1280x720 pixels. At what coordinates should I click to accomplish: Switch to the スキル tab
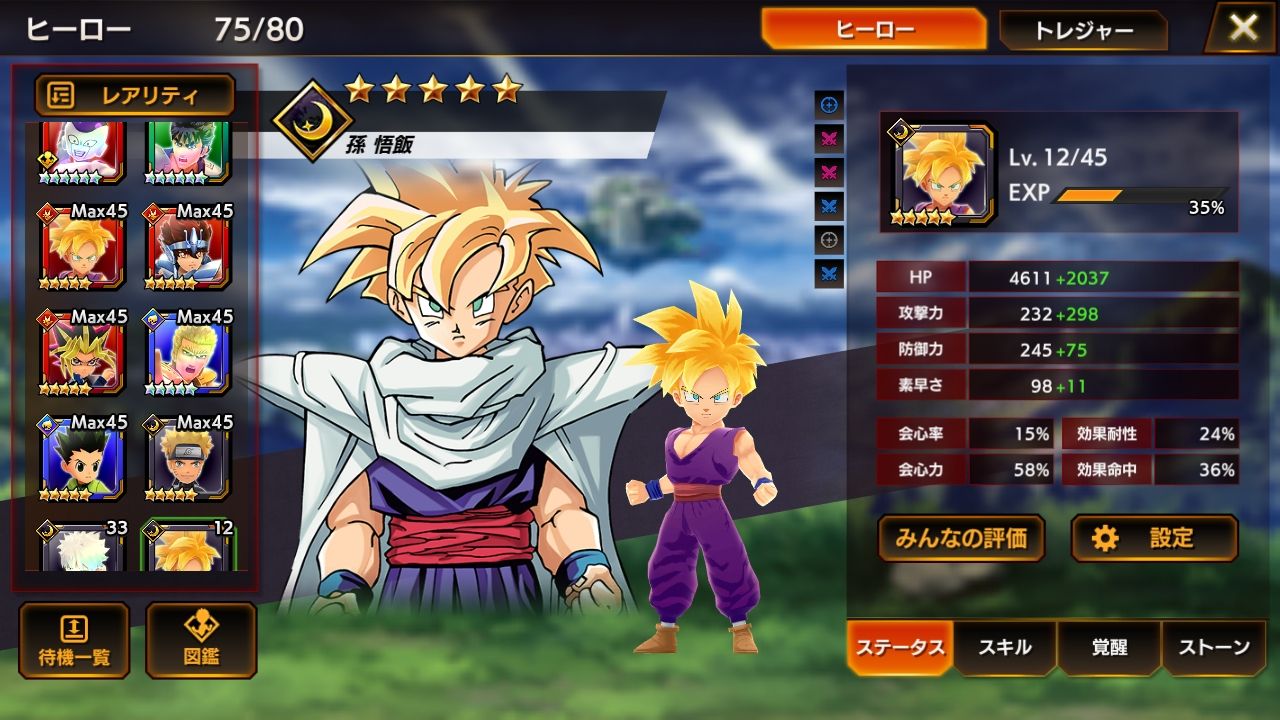[1004, 648]
